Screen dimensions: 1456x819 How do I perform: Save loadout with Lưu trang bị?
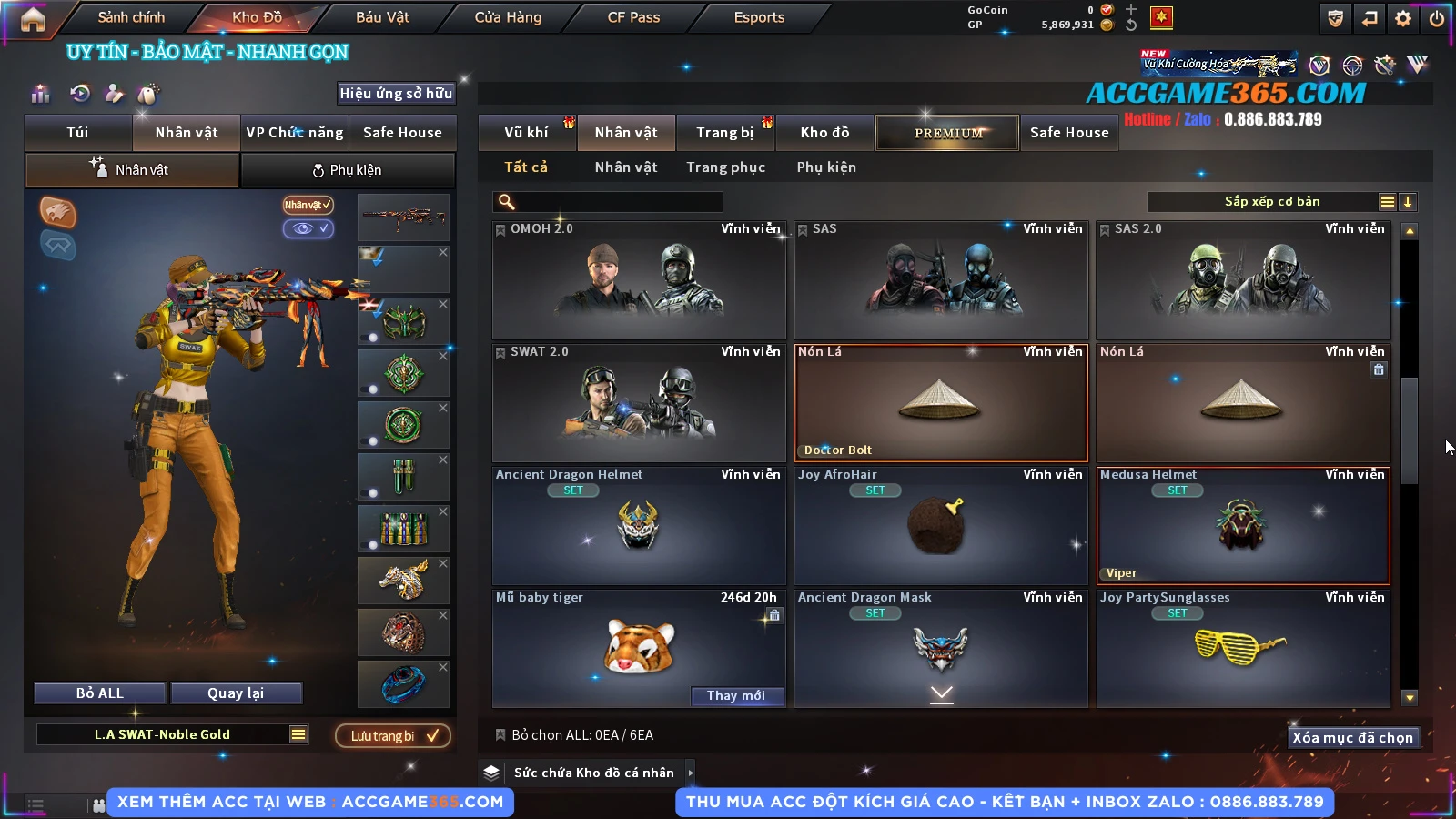click(393, 736)
